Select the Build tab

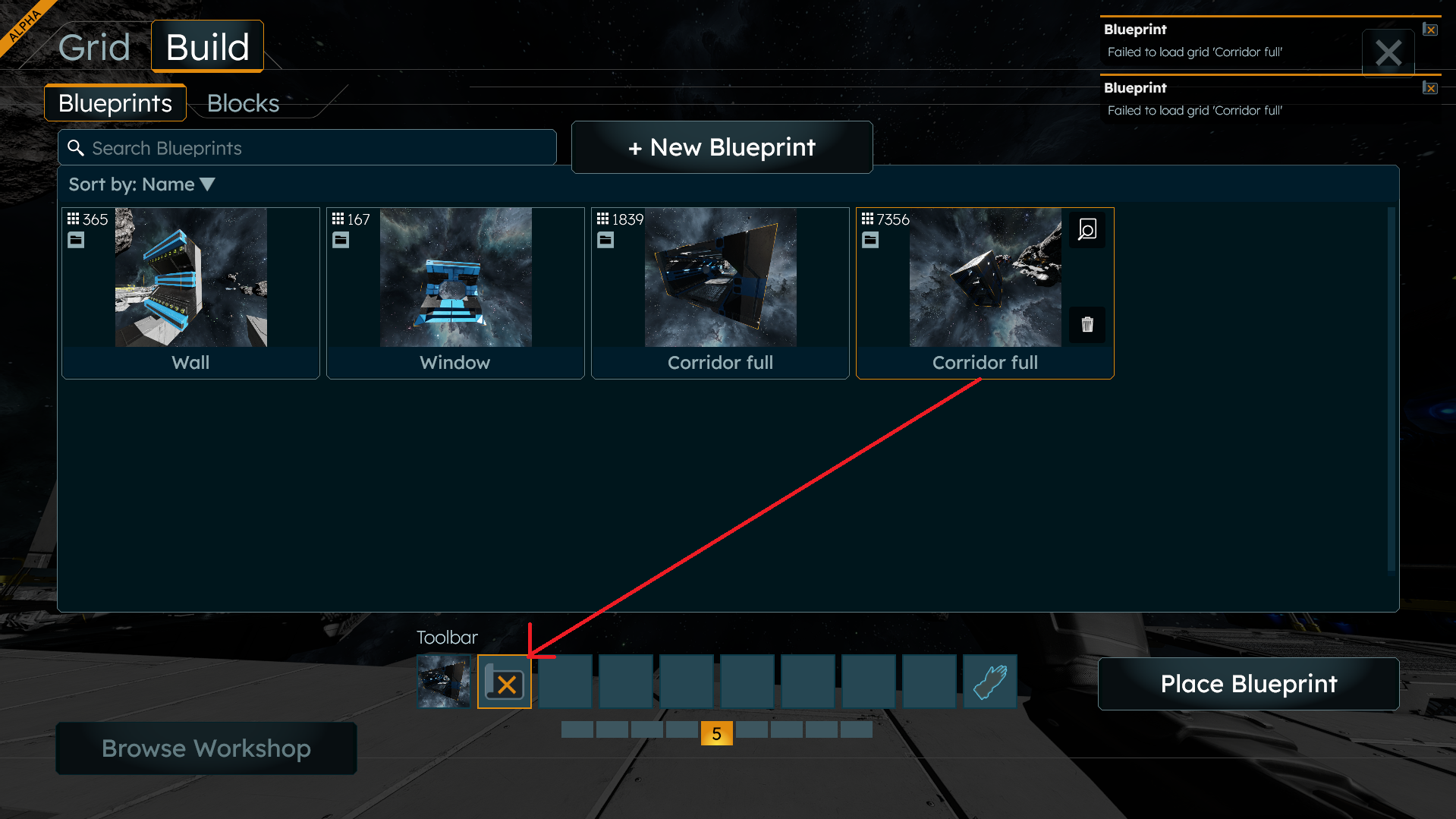[207, 47]
